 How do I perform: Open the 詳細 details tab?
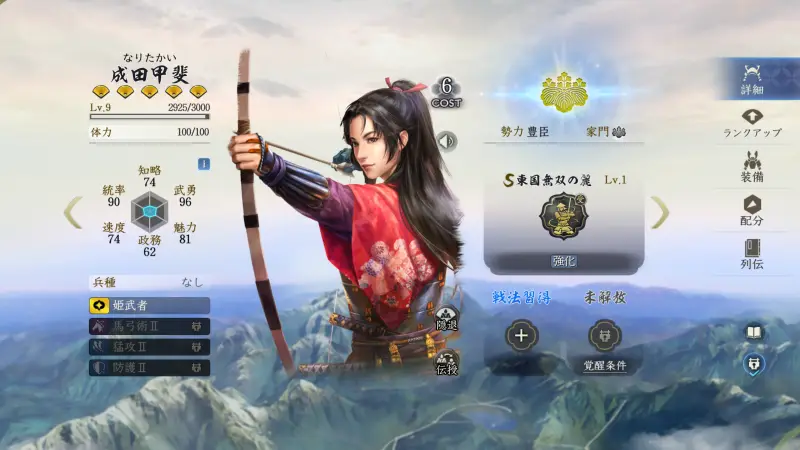(753, 79)
